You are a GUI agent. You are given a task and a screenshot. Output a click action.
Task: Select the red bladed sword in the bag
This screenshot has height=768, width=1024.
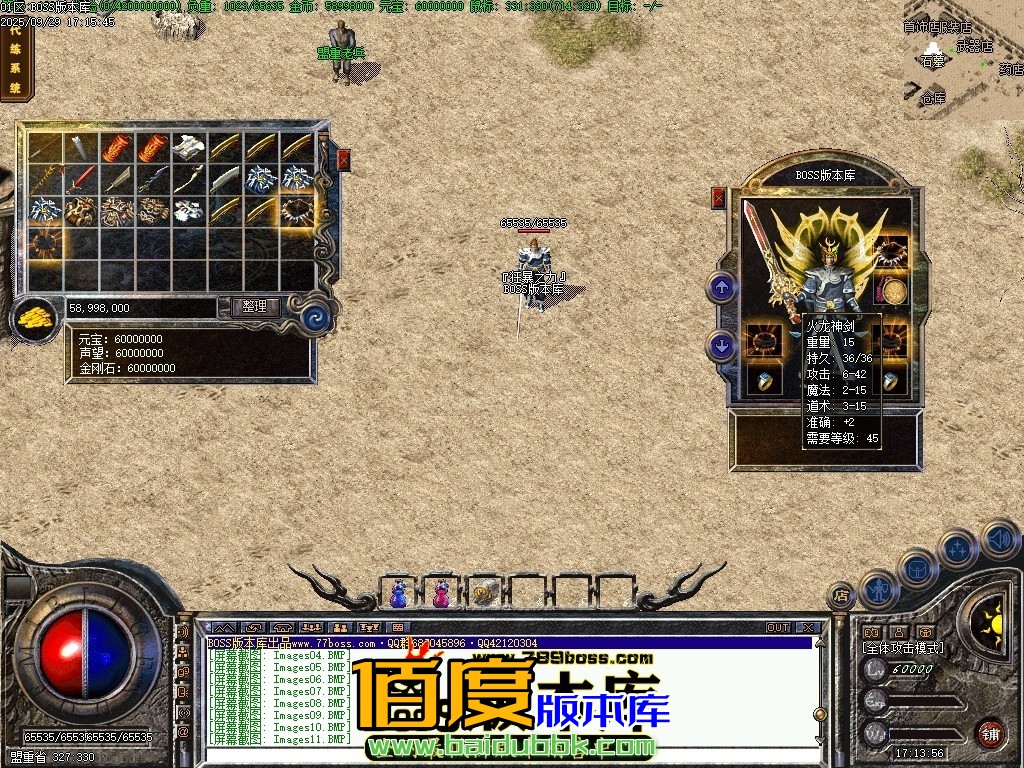click(81, 180)
